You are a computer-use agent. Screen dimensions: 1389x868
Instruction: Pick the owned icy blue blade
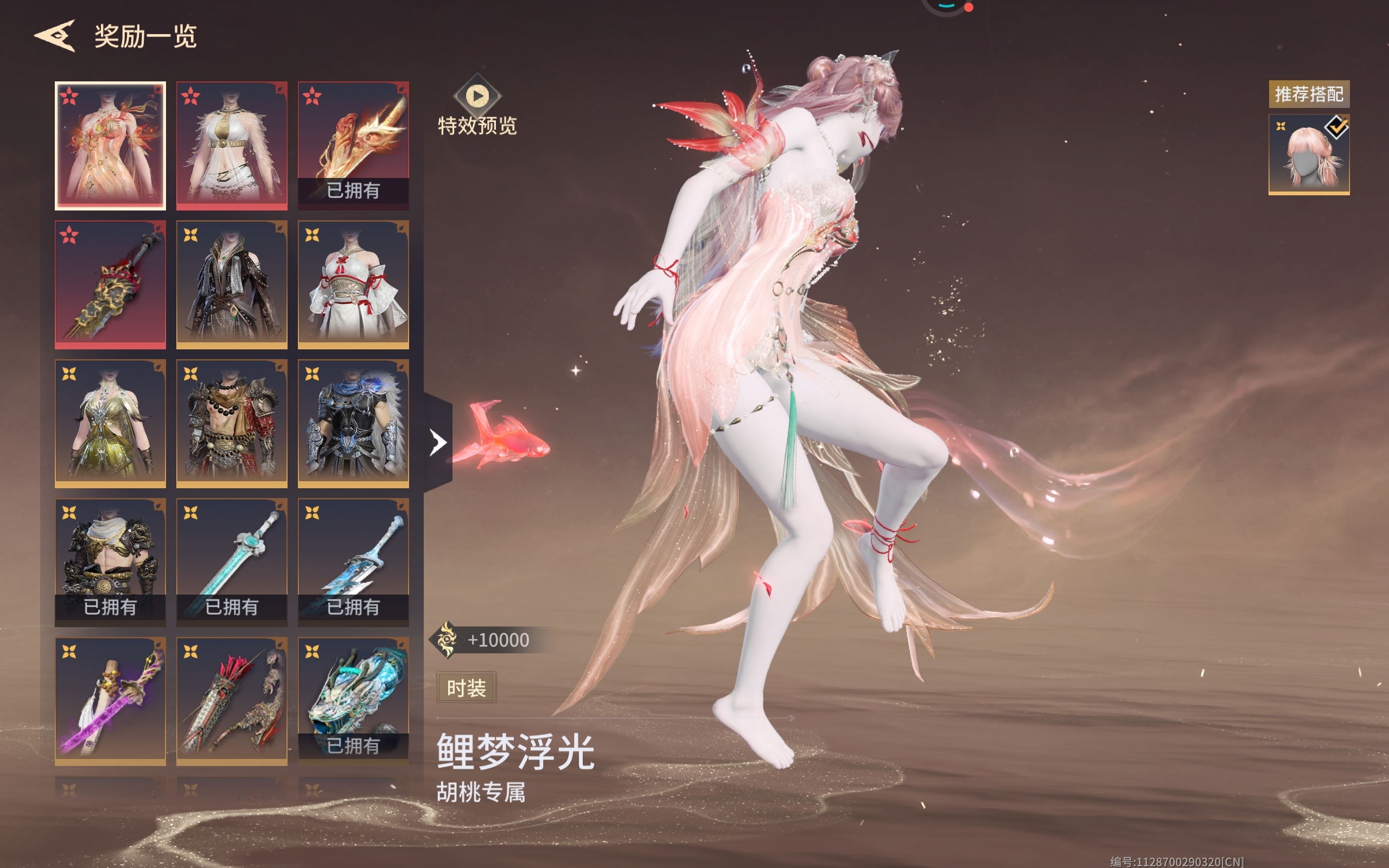click(x=353, y=563)
